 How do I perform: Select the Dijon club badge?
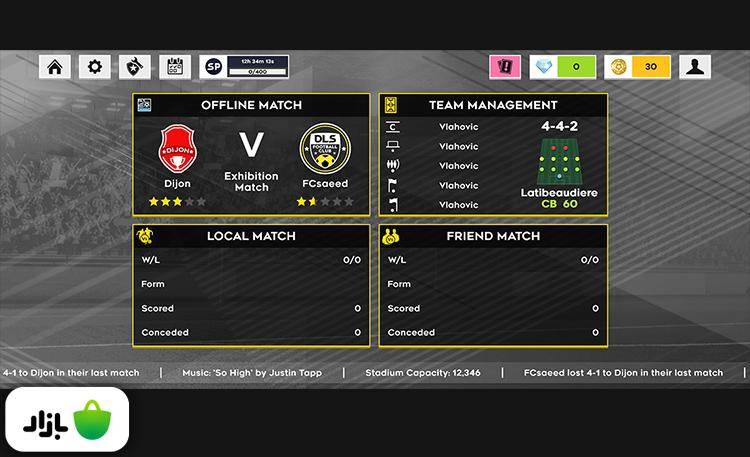pyautogui.click(x=178, y=150)
